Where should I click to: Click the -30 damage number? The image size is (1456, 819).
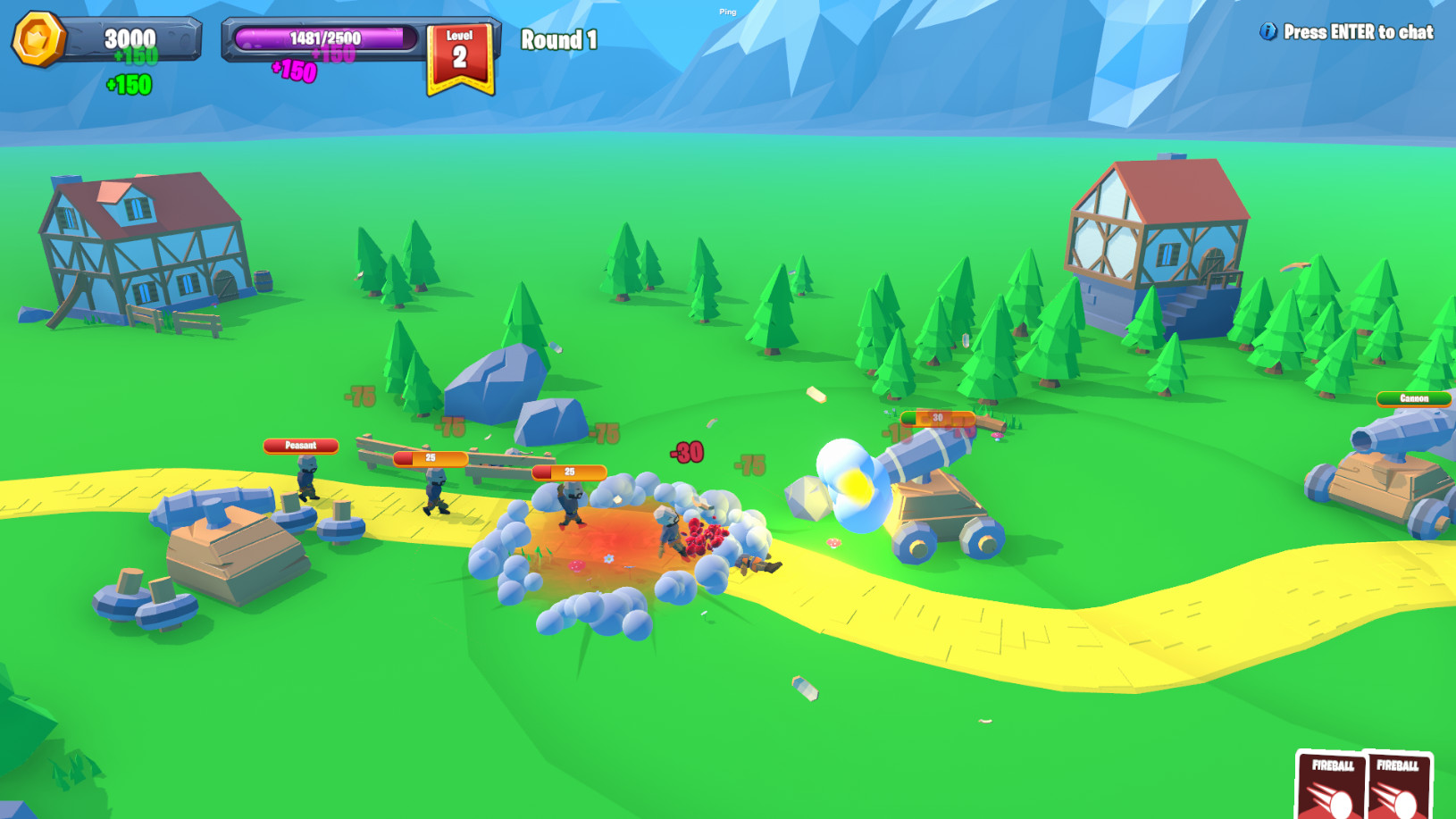(x=686, y=452)
